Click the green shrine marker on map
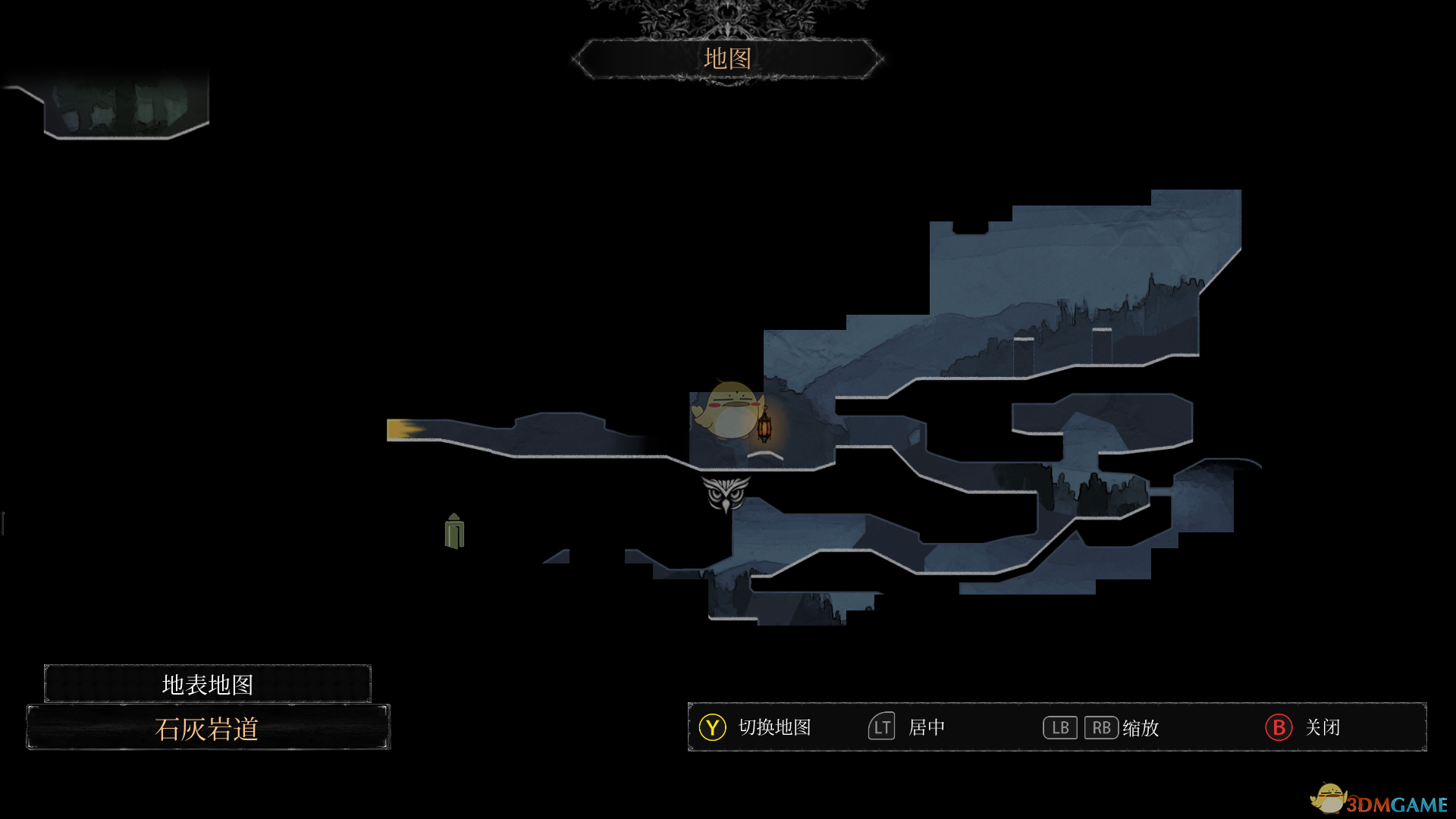 pyautogui.click(x=454, y=531)
